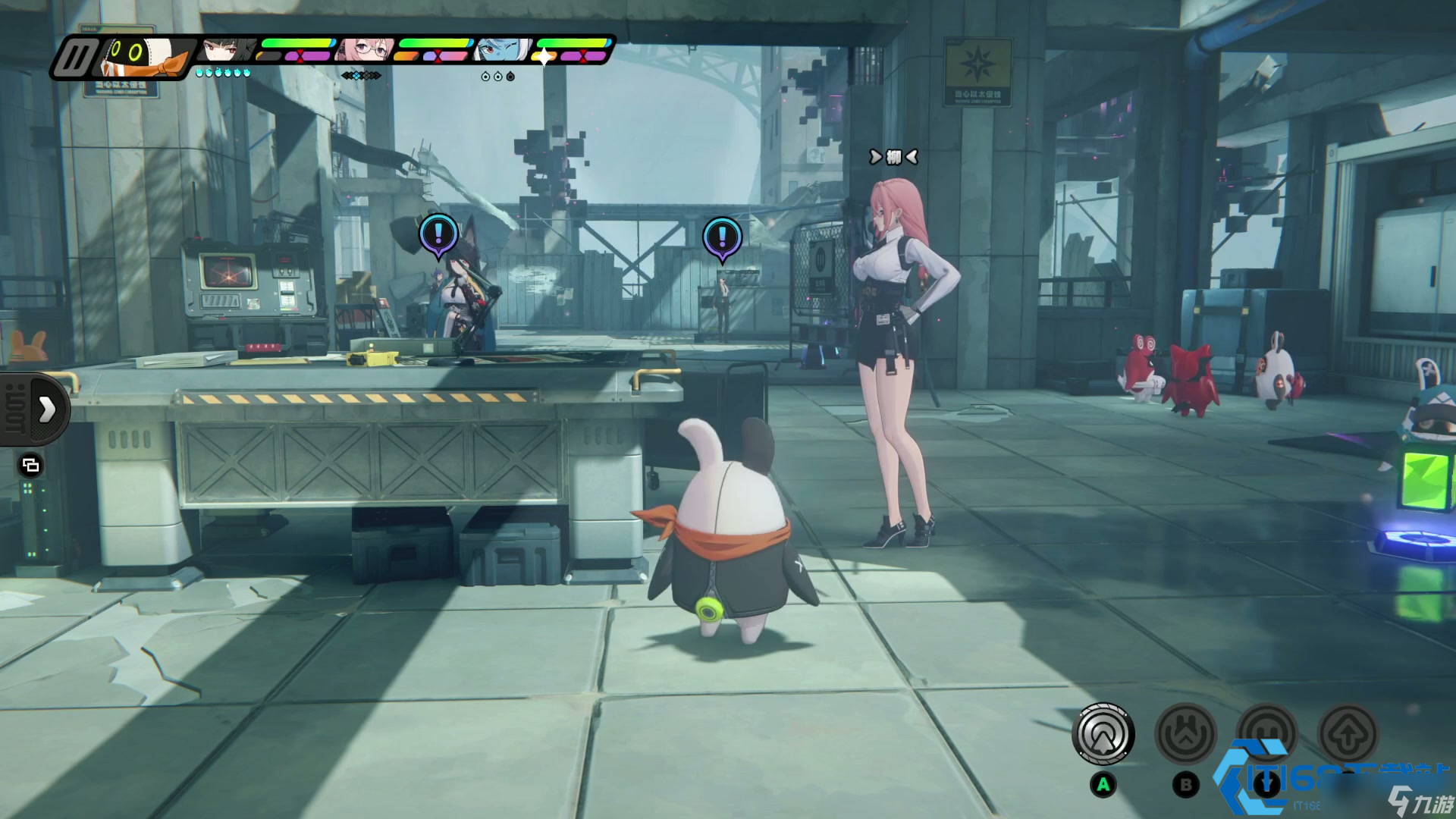Image resolution: width=1456 pixels, height=819 pixels.
Task: Select the blue-skinned agent portrait
Action: point(502,50)
